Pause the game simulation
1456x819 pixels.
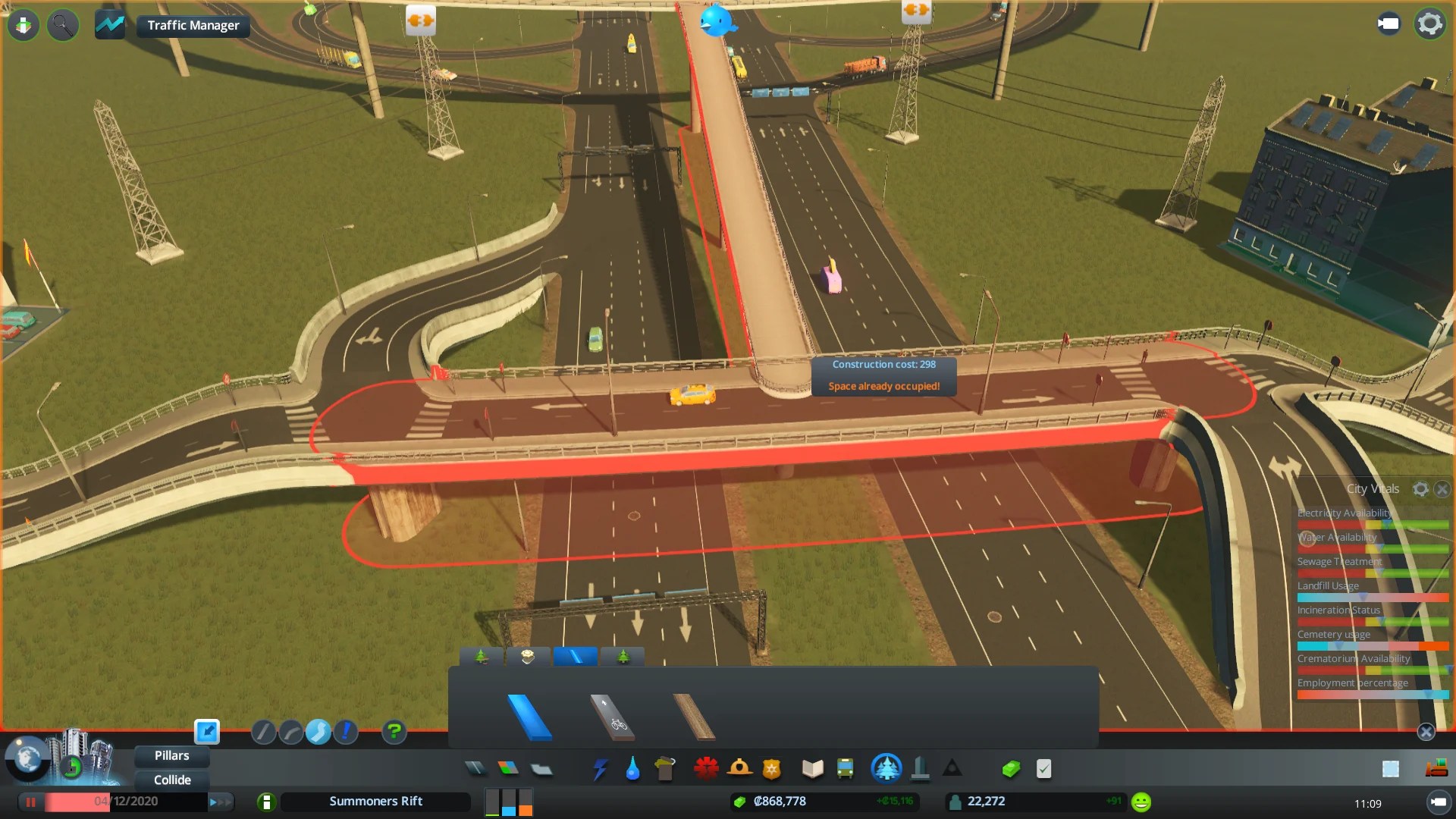tap(30, 802)
